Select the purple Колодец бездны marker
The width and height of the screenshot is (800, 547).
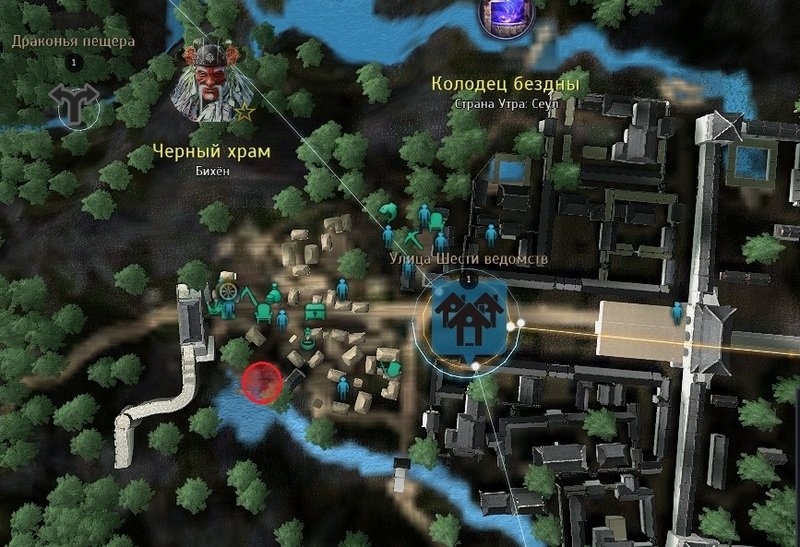pyautogui.click(x=503, y=17)
